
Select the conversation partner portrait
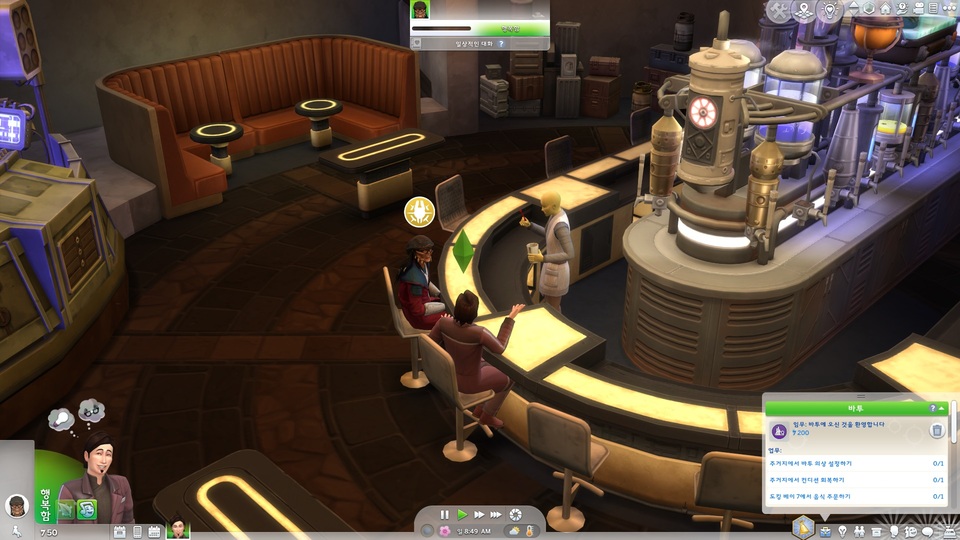click(x=422, y=9)
